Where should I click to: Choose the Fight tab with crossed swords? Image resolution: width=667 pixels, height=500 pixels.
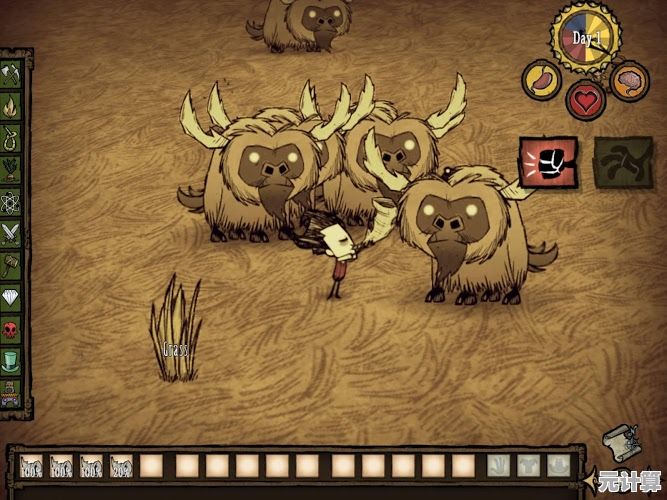click(x=12, y=233)
